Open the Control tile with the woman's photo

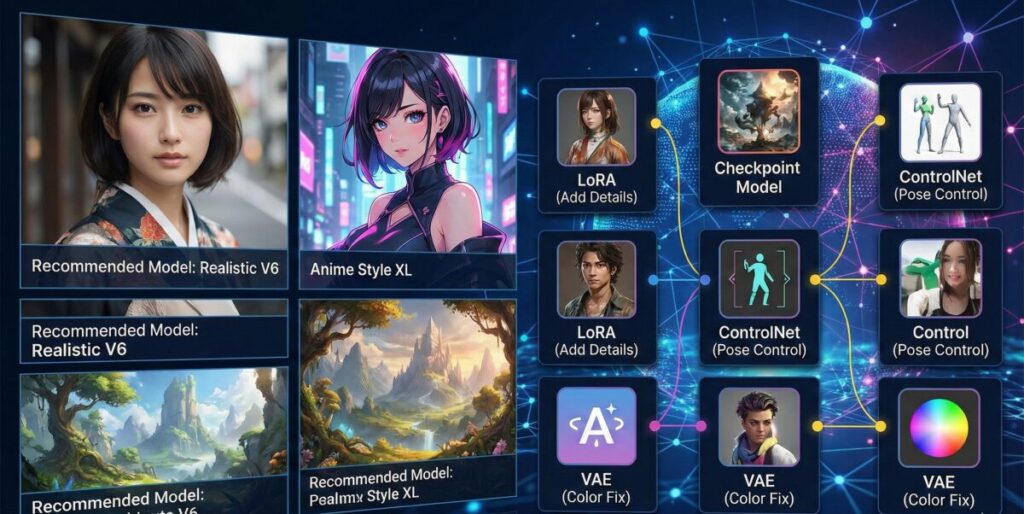point(940,297)
